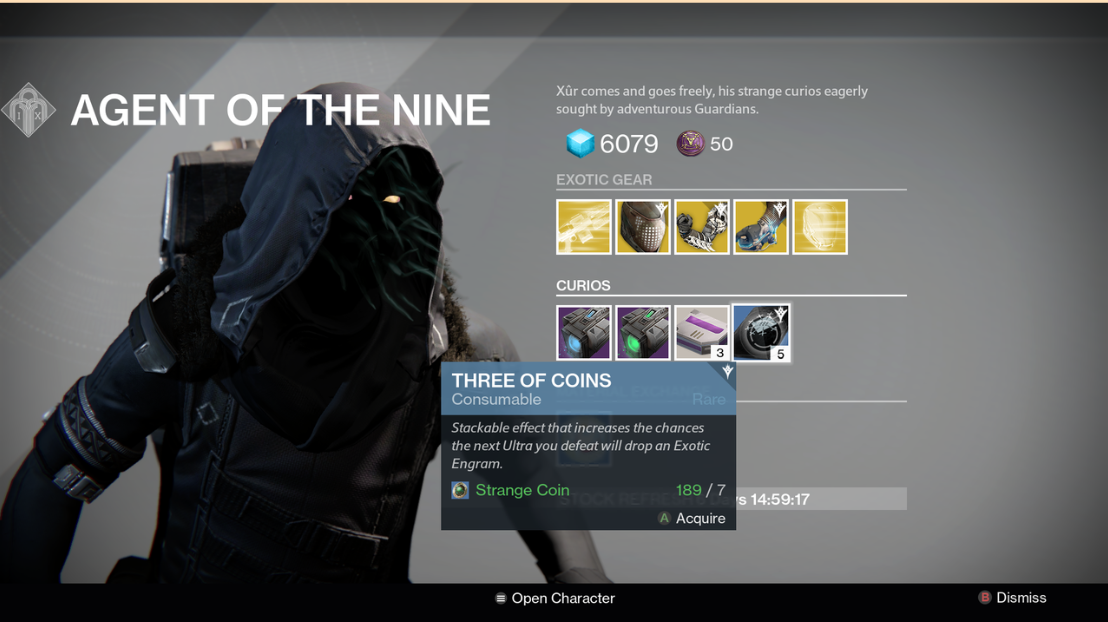Select the exotic helmet with grille faceplate
Image resolution: width=1108 pixels, height=622 pixels.
643,227
